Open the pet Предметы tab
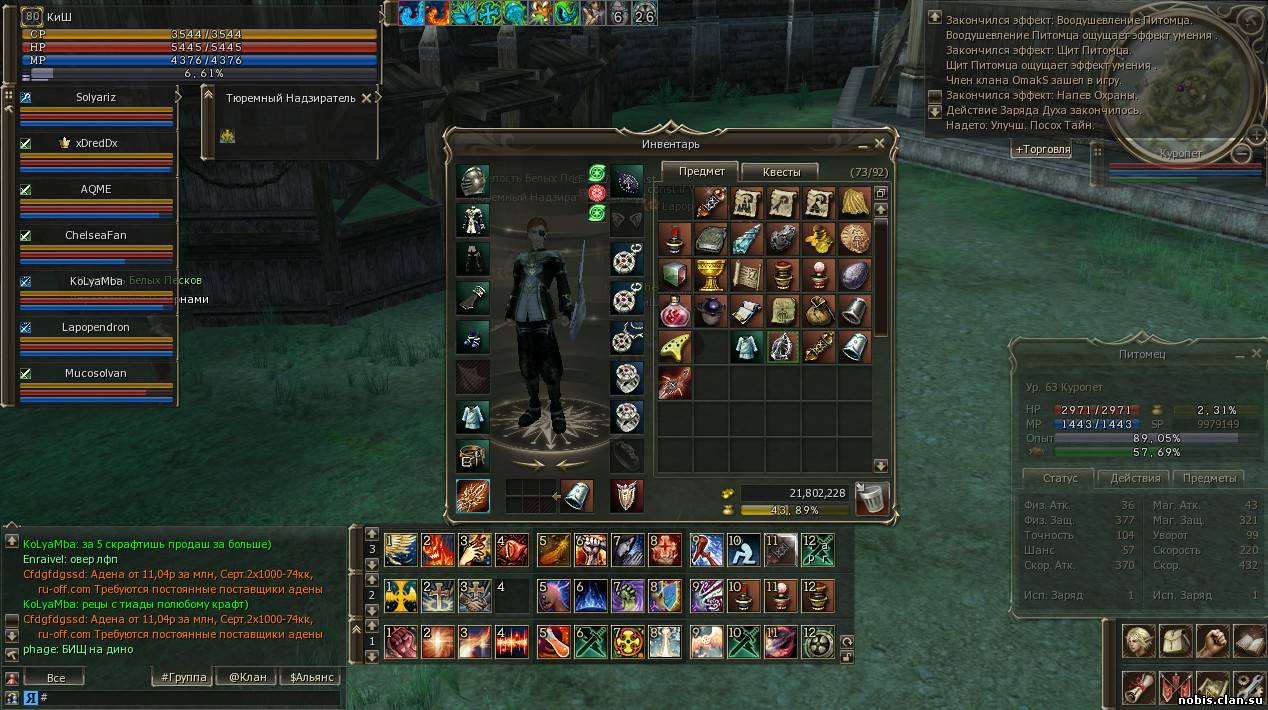1268x710 pixels. click(x=1208, y=478)
